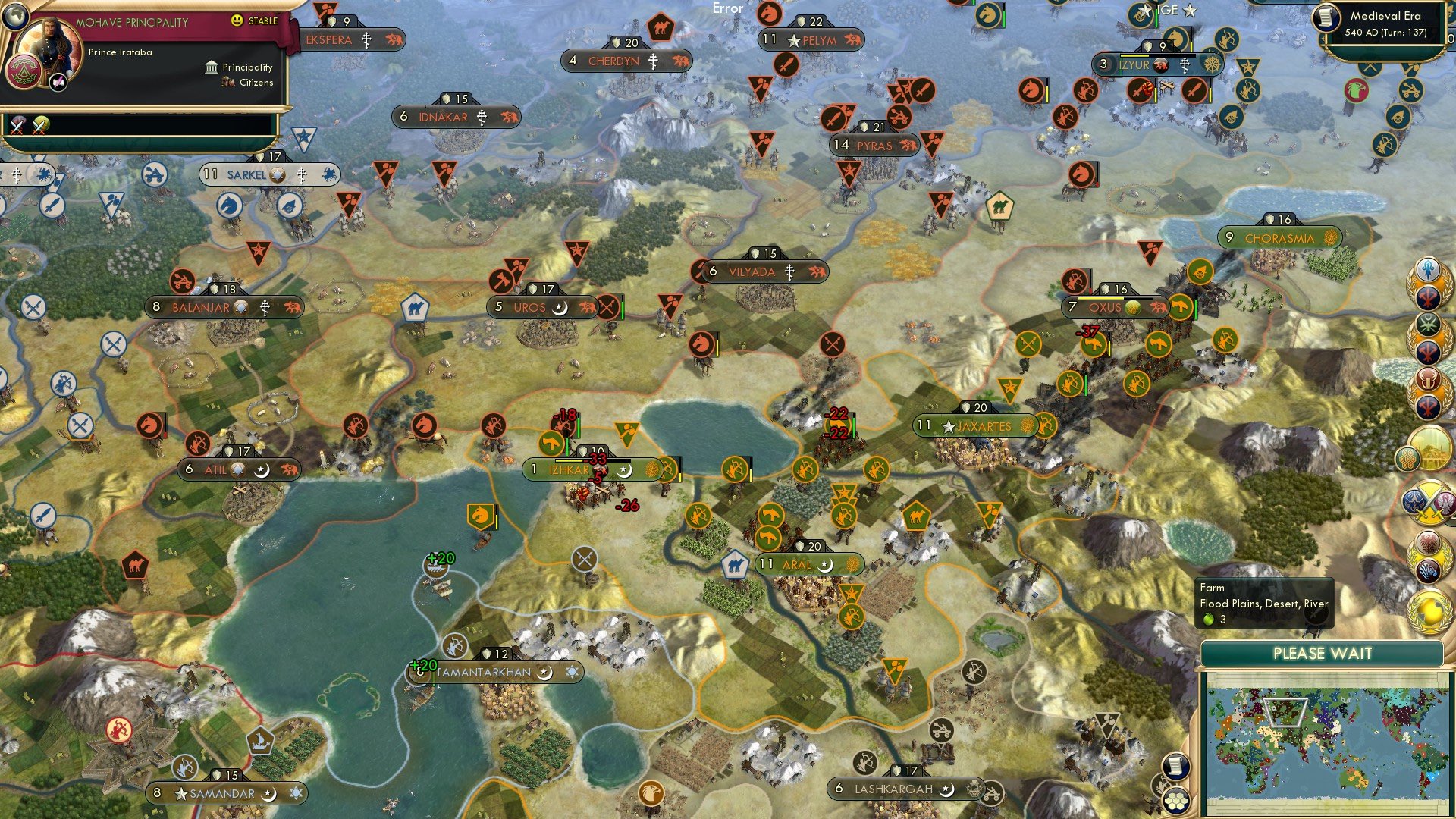Click the Citizens icon in the Mohave panel
Image resolution: width=1456 pixels, height=819 pixels.
click(227, 83)
